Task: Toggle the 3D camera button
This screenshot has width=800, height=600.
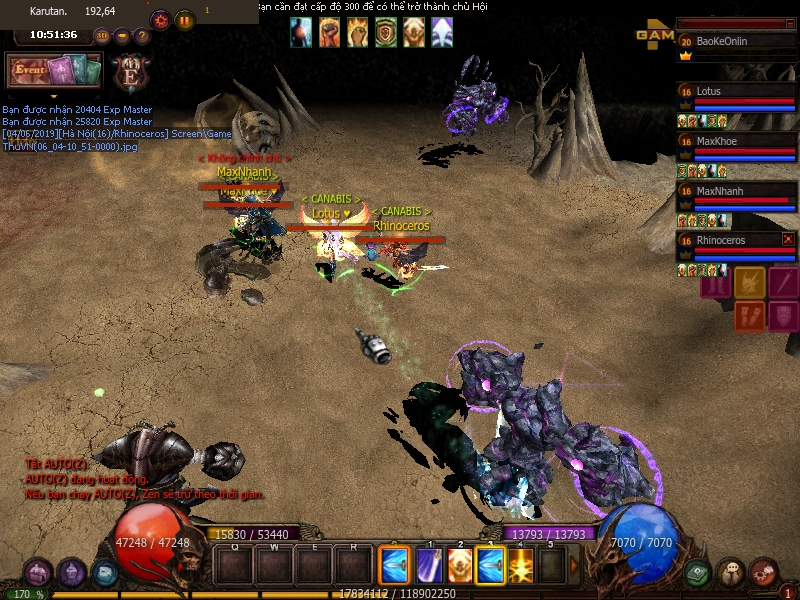Action: click(x=102, y=36)
